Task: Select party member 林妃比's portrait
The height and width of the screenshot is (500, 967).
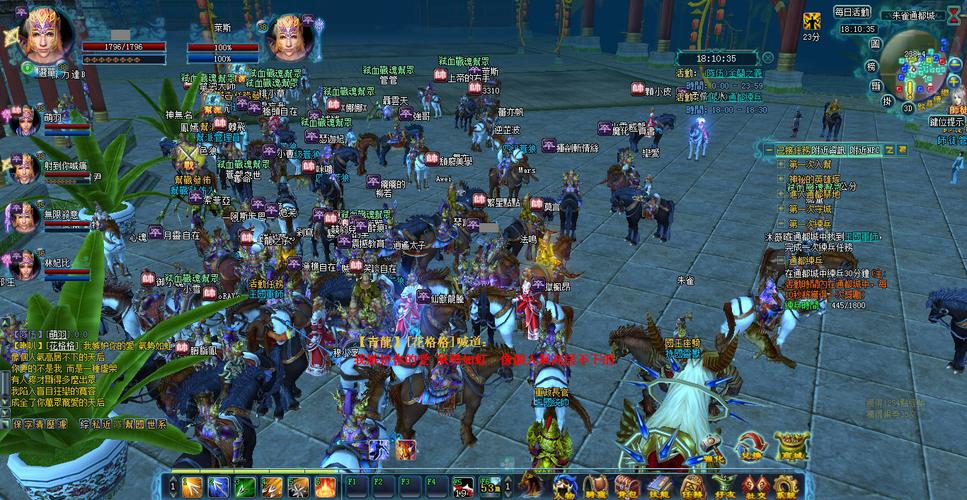Action: pyautogui.click(x=22, y=264)
